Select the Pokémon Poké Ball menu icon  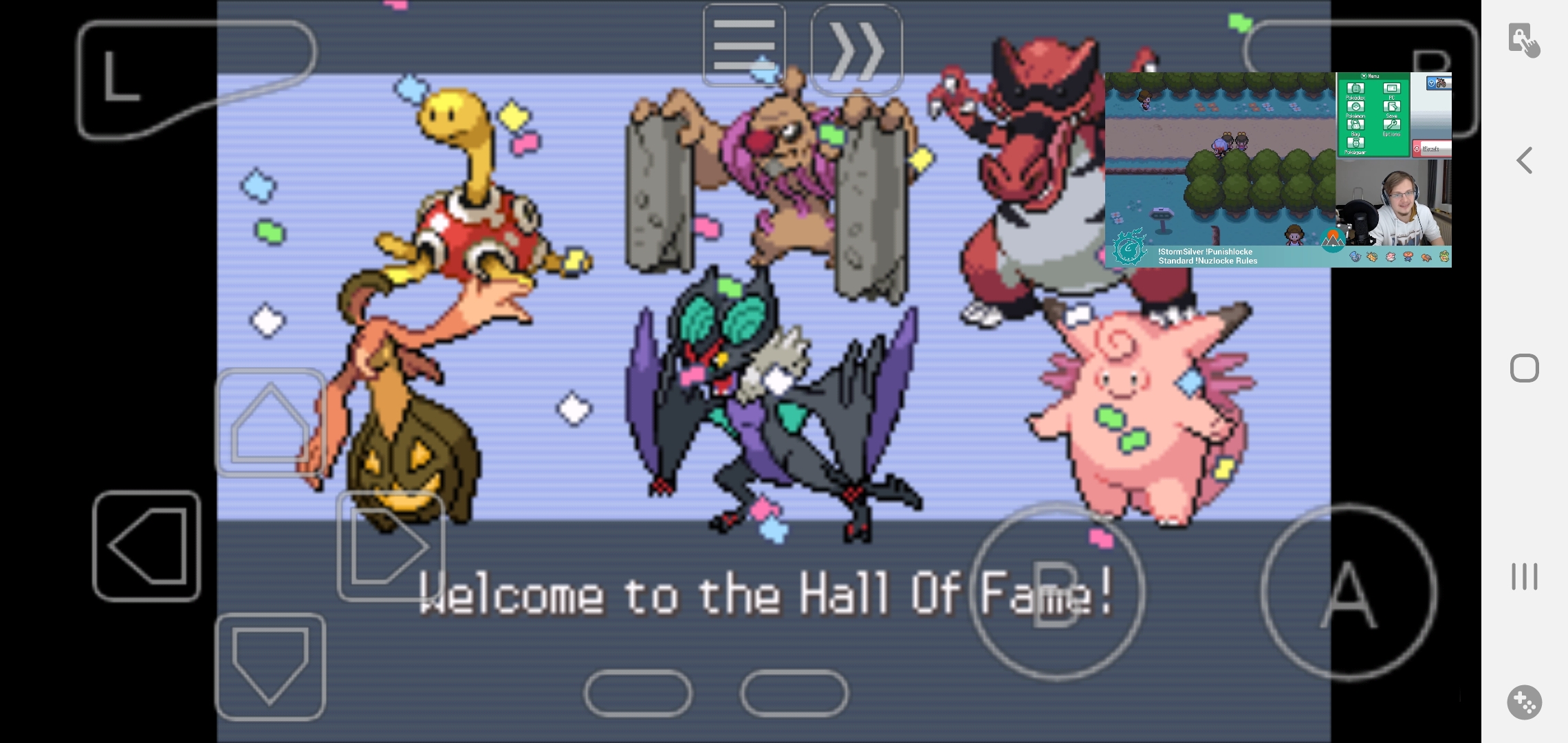pos(1355,106)
